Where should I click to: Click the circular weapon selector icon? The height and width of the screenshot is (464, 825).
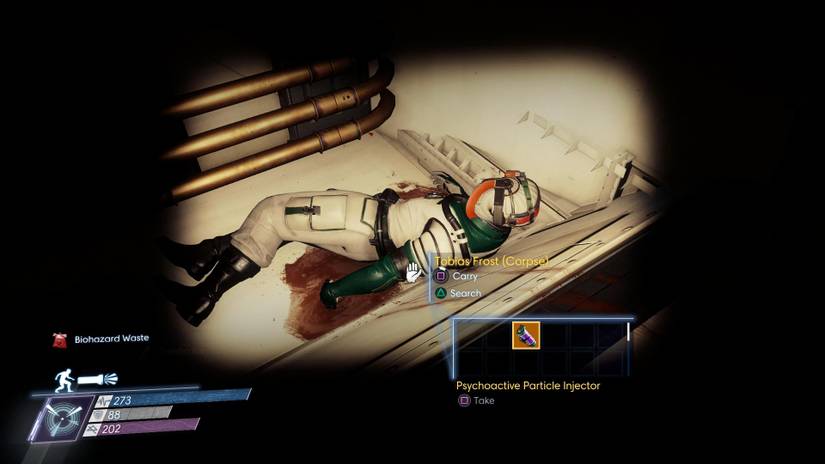(x=63, y=417)
